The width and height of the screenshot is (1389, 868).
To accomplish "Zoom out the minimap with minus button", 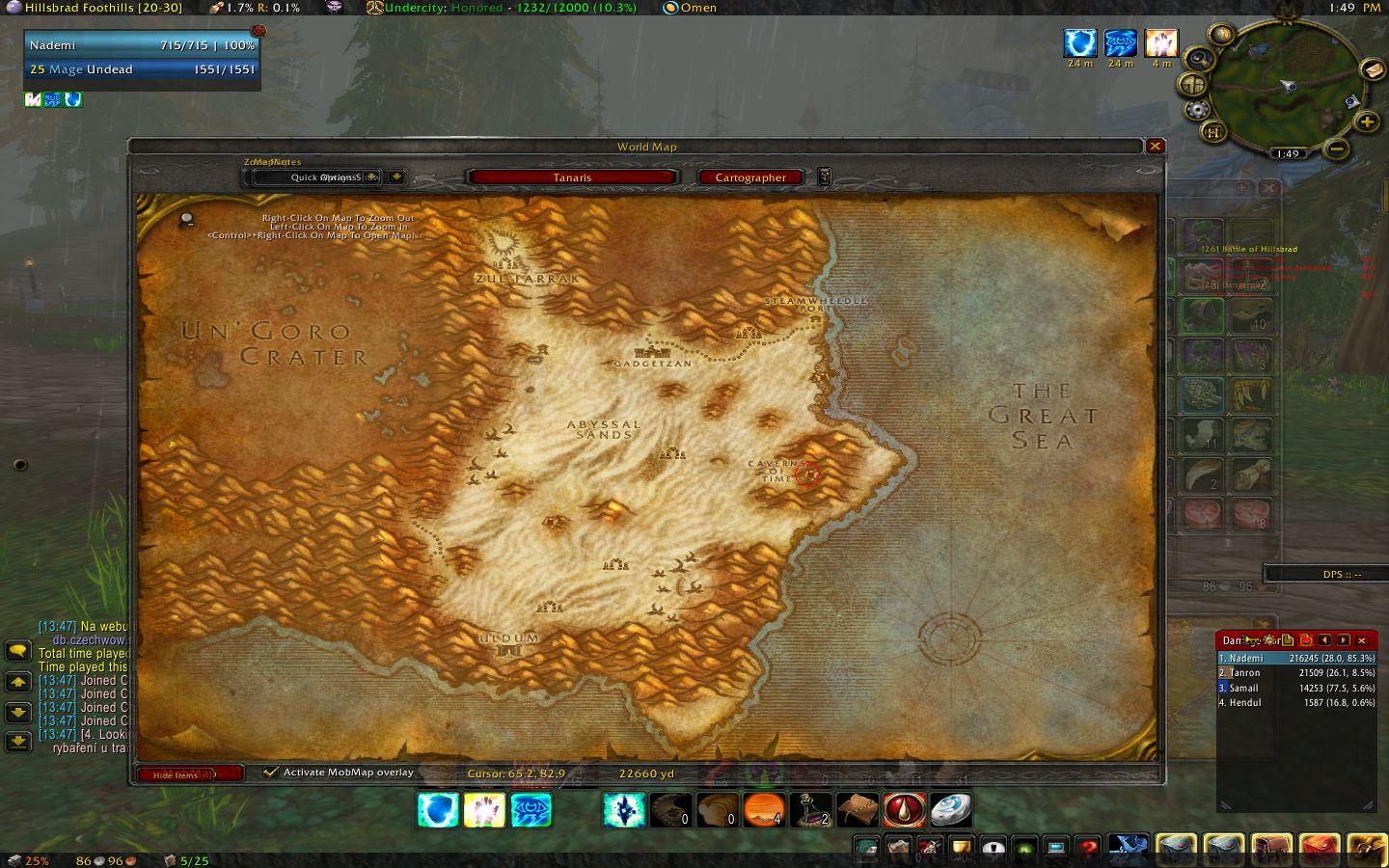I will [1336, 149].
